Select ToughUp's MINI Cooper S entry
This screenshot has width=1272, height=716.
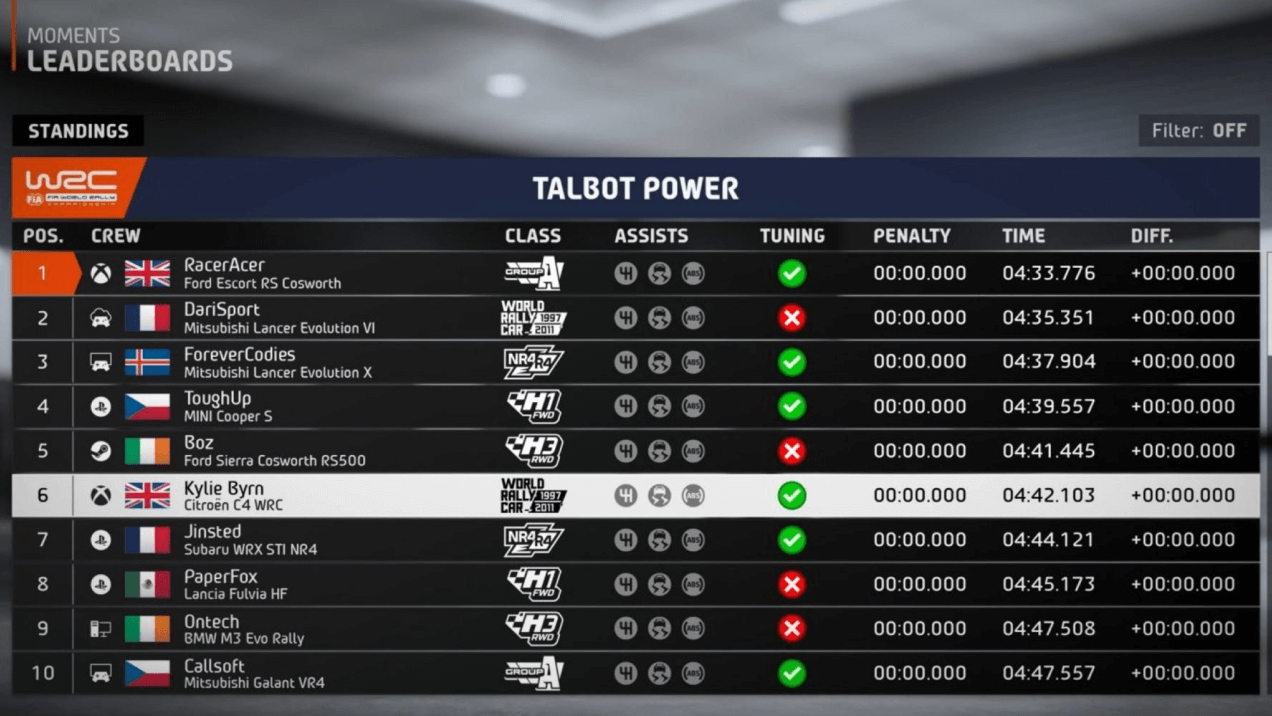[636, 406]
